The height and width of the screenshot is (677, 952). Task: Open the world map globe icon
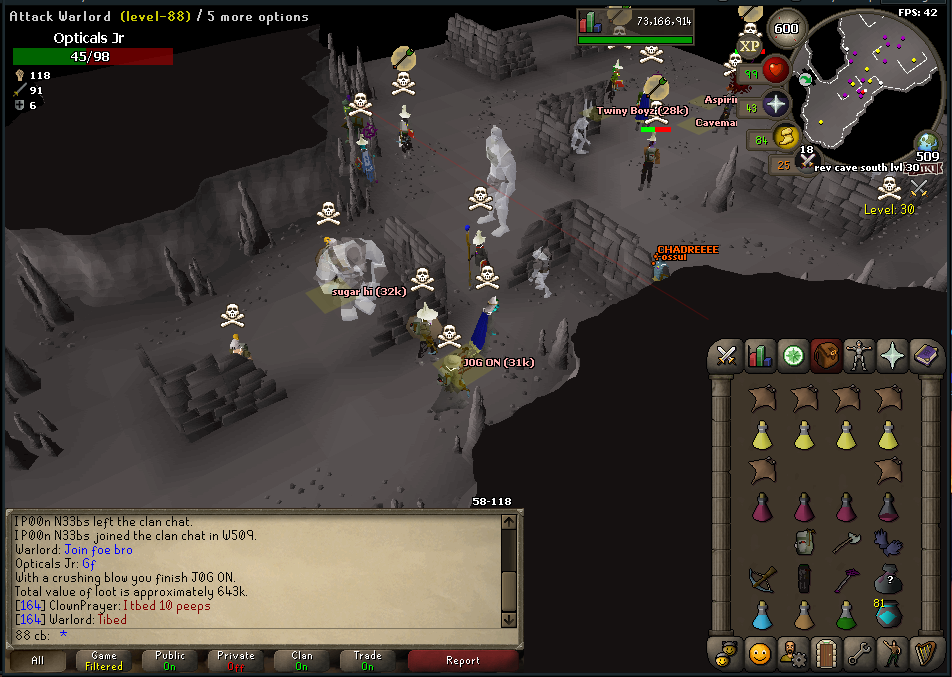(x=926, y=144)
